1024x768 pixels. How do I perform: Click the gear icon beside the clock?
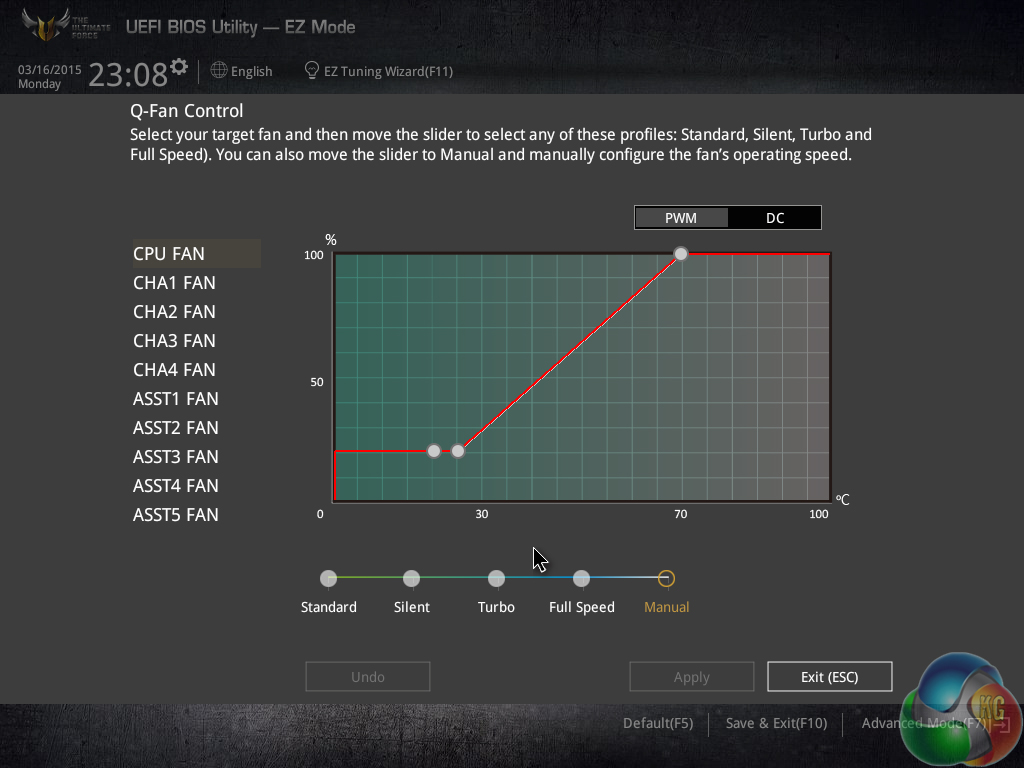click(179, 67)
